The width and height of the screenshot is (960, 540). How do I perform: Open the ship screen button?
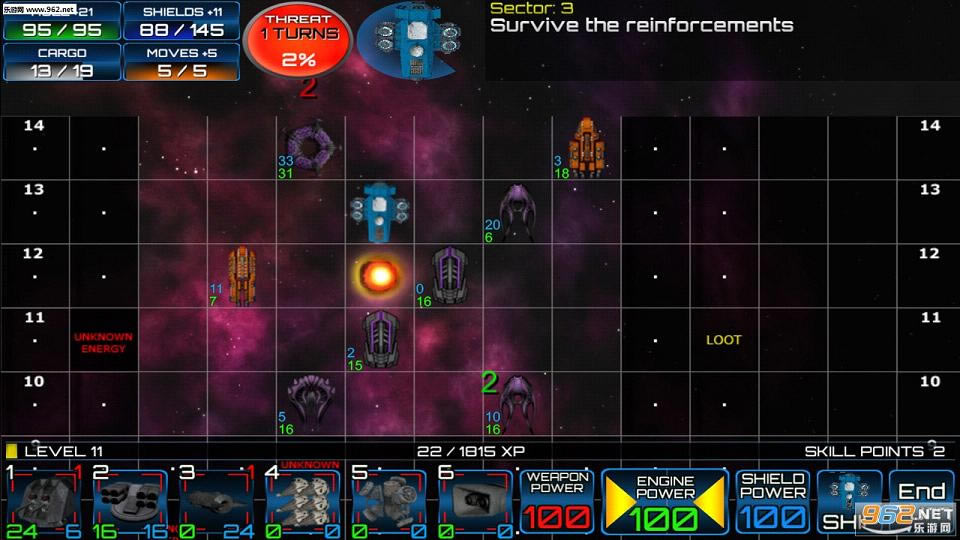pos(849,501)
